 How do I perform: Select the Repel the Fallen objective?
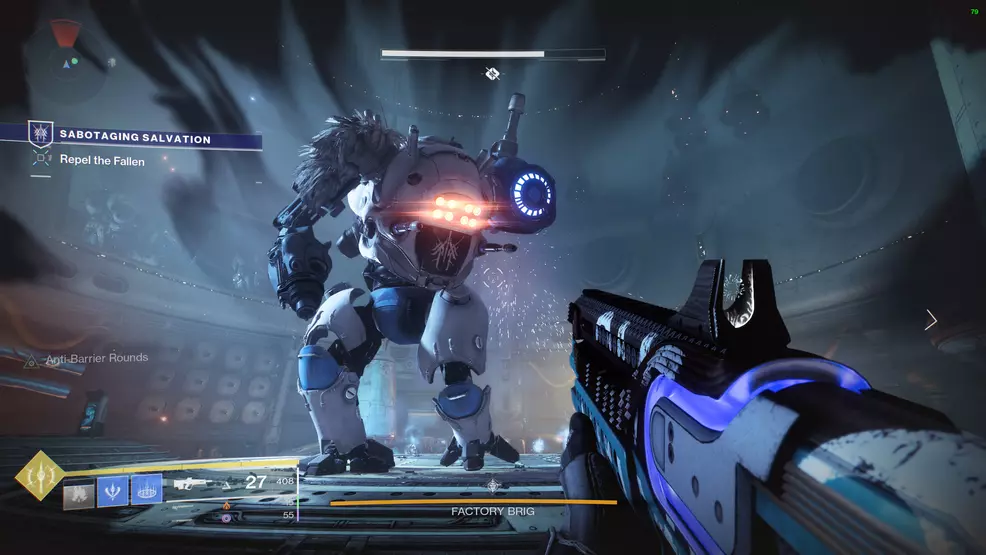tap(101, 160)
